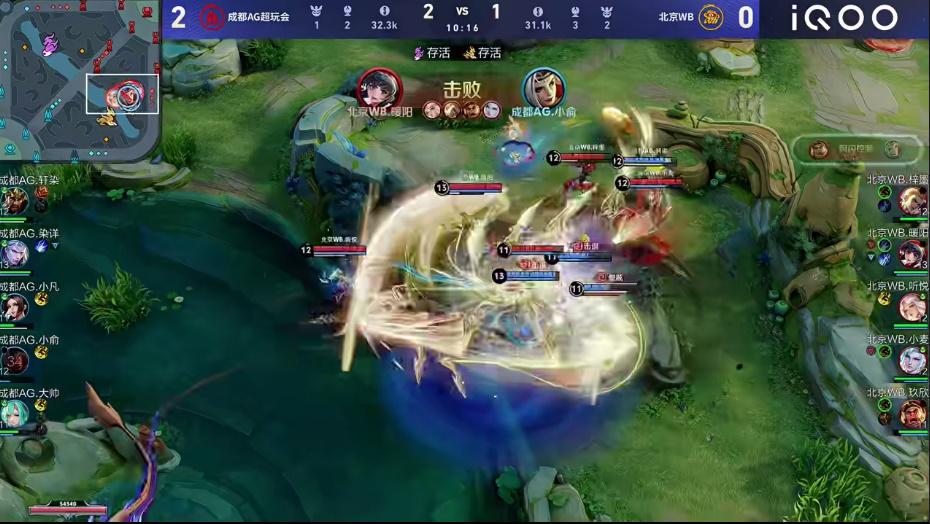Screen dimensions: 930x524
Task: Click the 闪现 skill notification banner
Action: pos(855,149)
